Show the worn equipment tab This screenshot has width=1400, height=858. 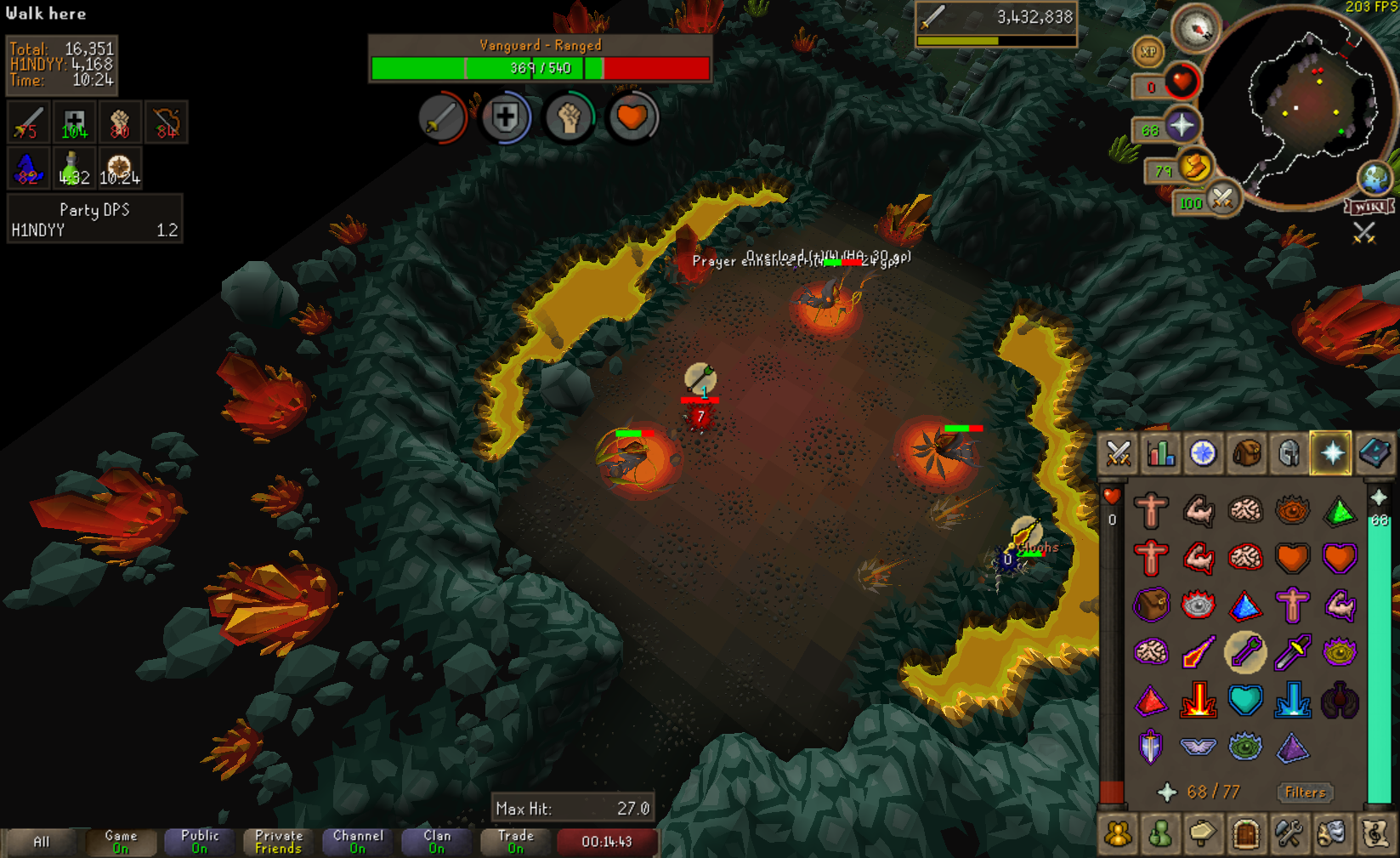tap(1289, 454)
